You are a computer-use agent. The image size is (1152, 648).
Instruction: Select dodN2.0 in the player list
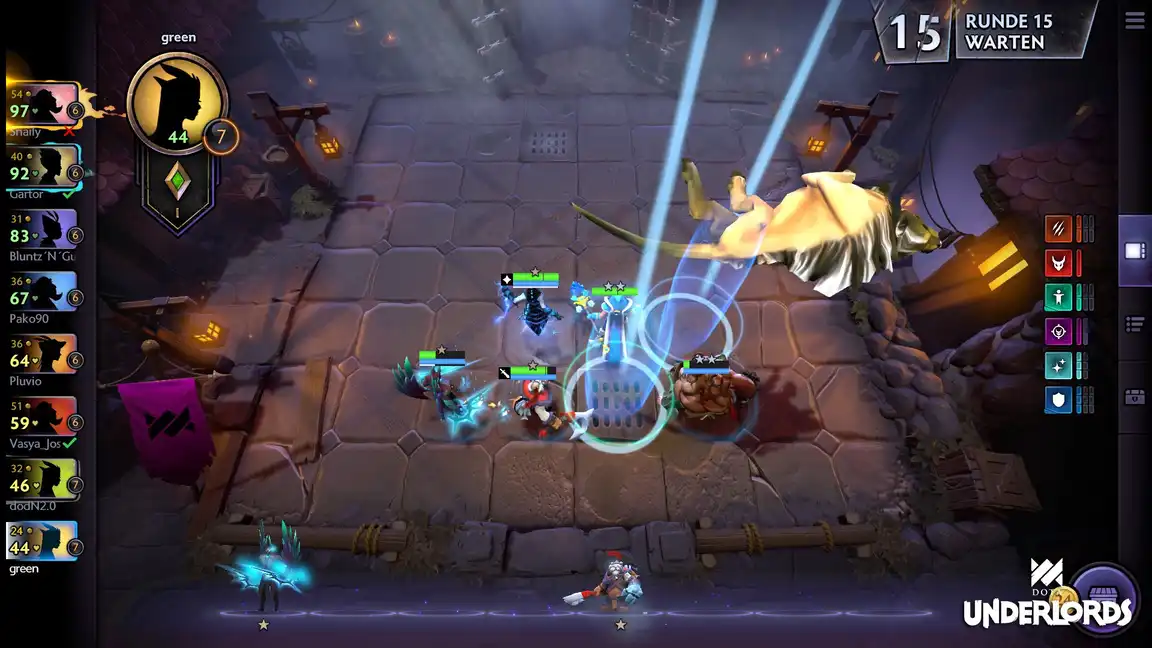[x=44, y=479]
